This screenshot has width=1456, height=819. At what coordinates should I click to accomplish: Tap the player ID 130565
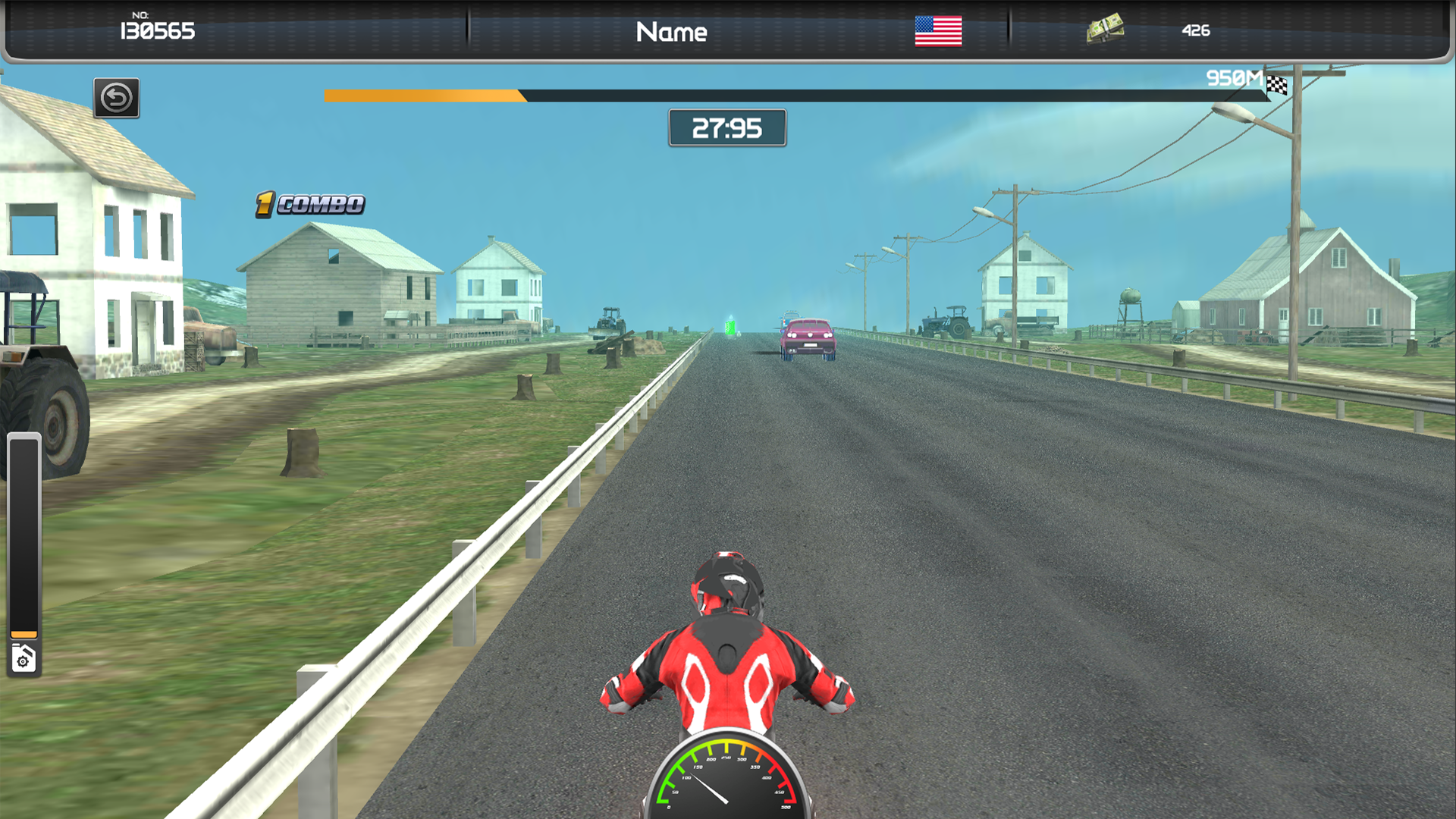[157, 32]
